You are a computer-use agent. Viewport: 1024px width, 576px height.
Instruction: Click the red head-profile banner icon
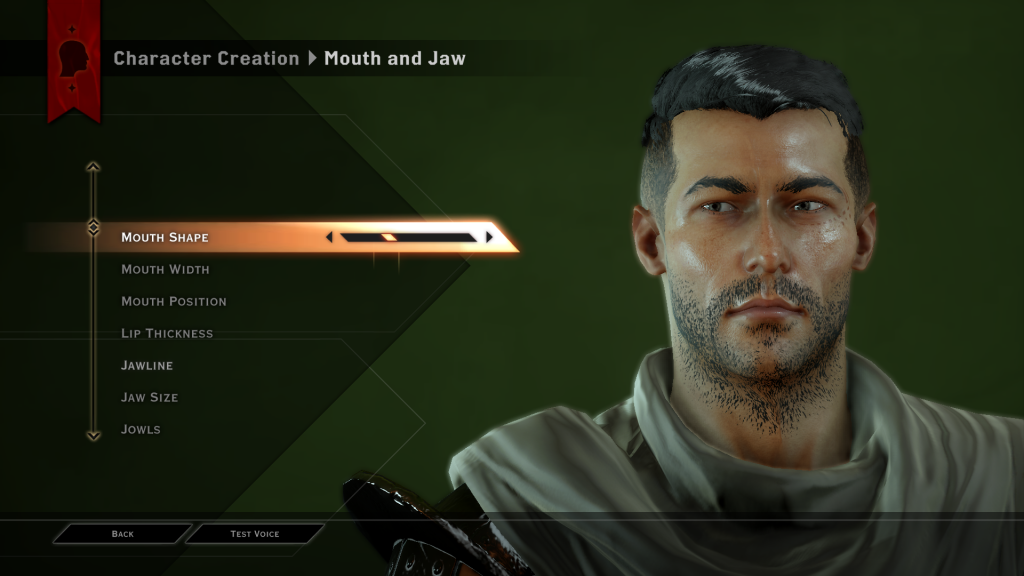75,57
